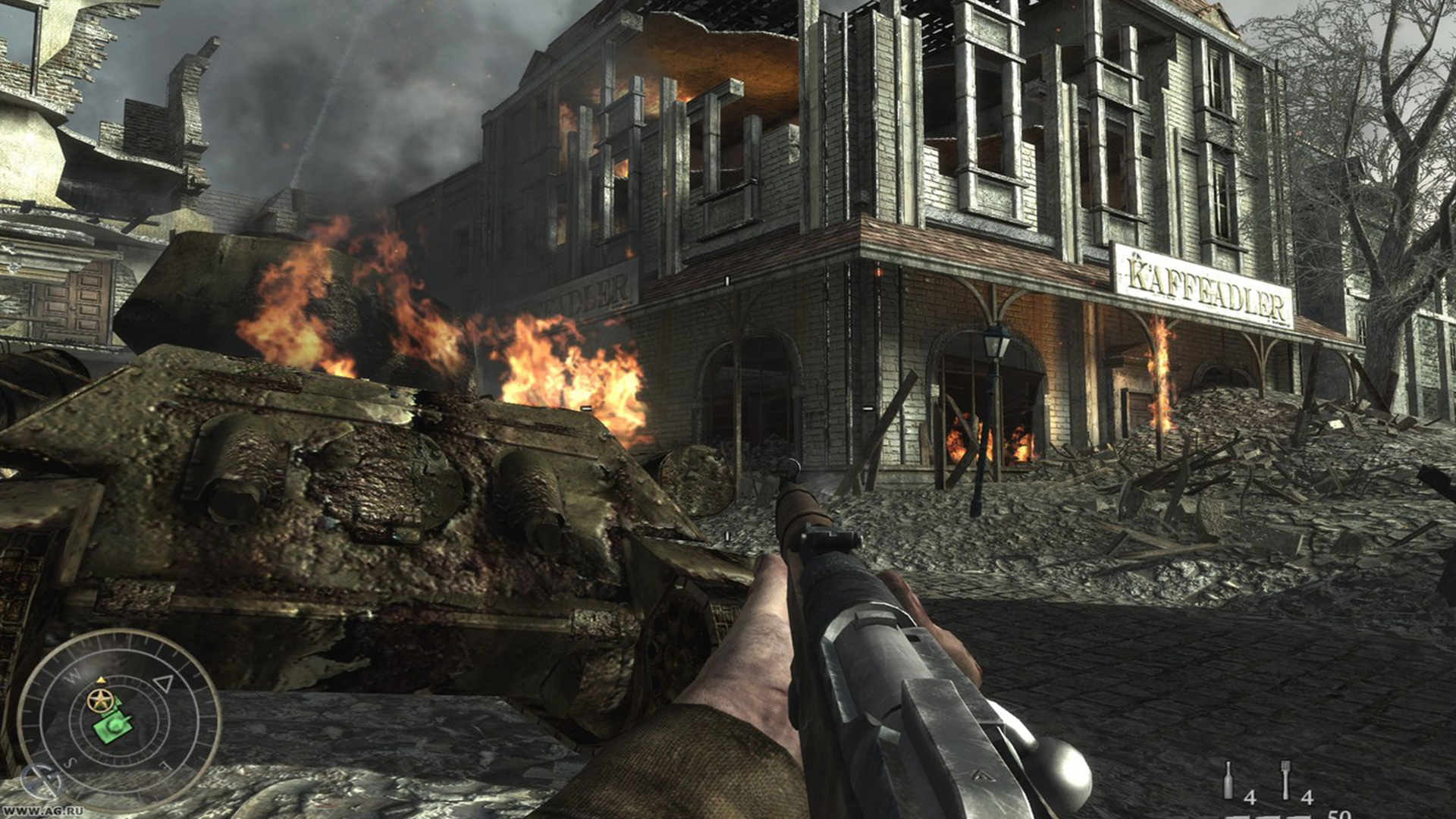This screenshot has height=819, width=1456.
Task: Click the gold objective star on the compass
Action: tap(99, 701)
